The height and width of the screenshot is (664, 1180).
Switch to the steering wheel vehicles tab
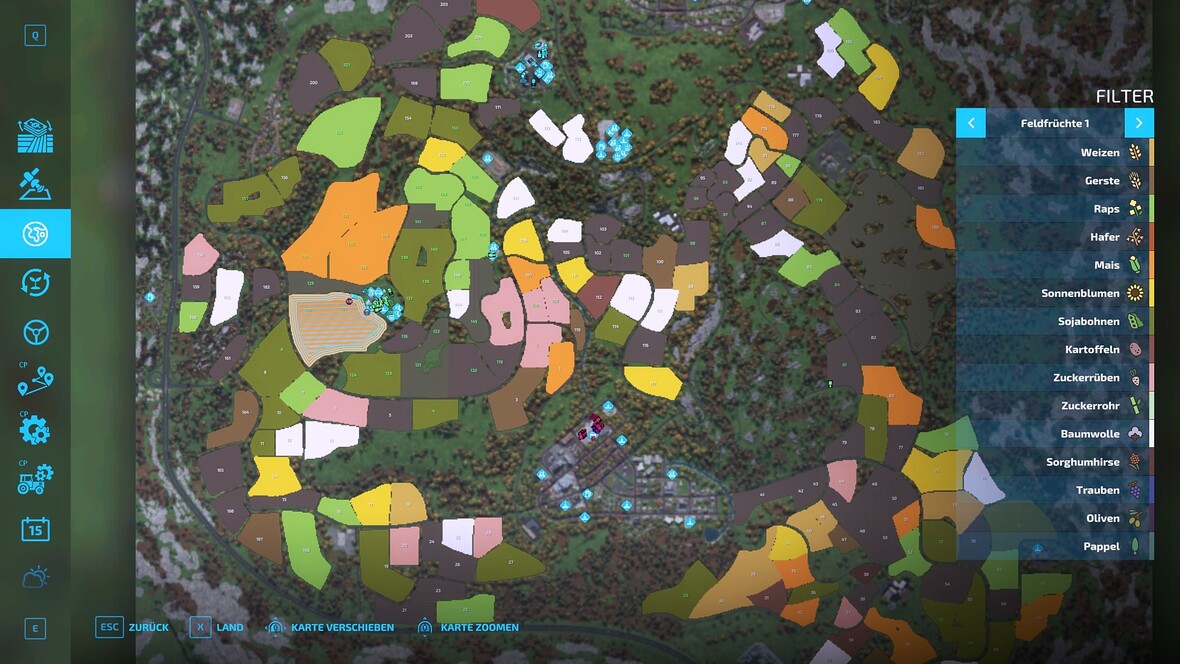click(x=35, y=332)
